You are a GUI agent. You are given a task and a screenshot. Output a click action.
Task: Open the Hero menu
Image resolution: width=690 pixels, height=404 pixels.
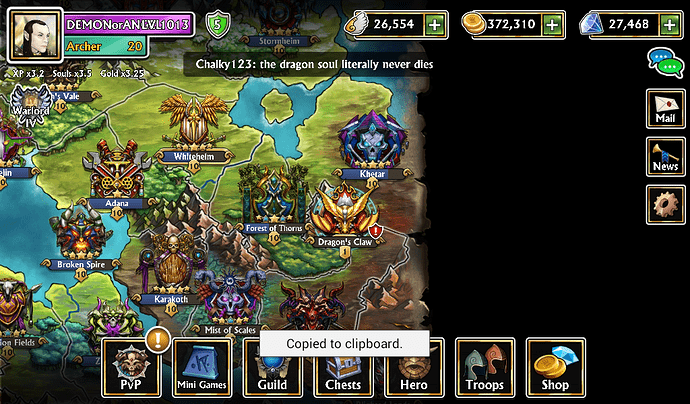414,368
